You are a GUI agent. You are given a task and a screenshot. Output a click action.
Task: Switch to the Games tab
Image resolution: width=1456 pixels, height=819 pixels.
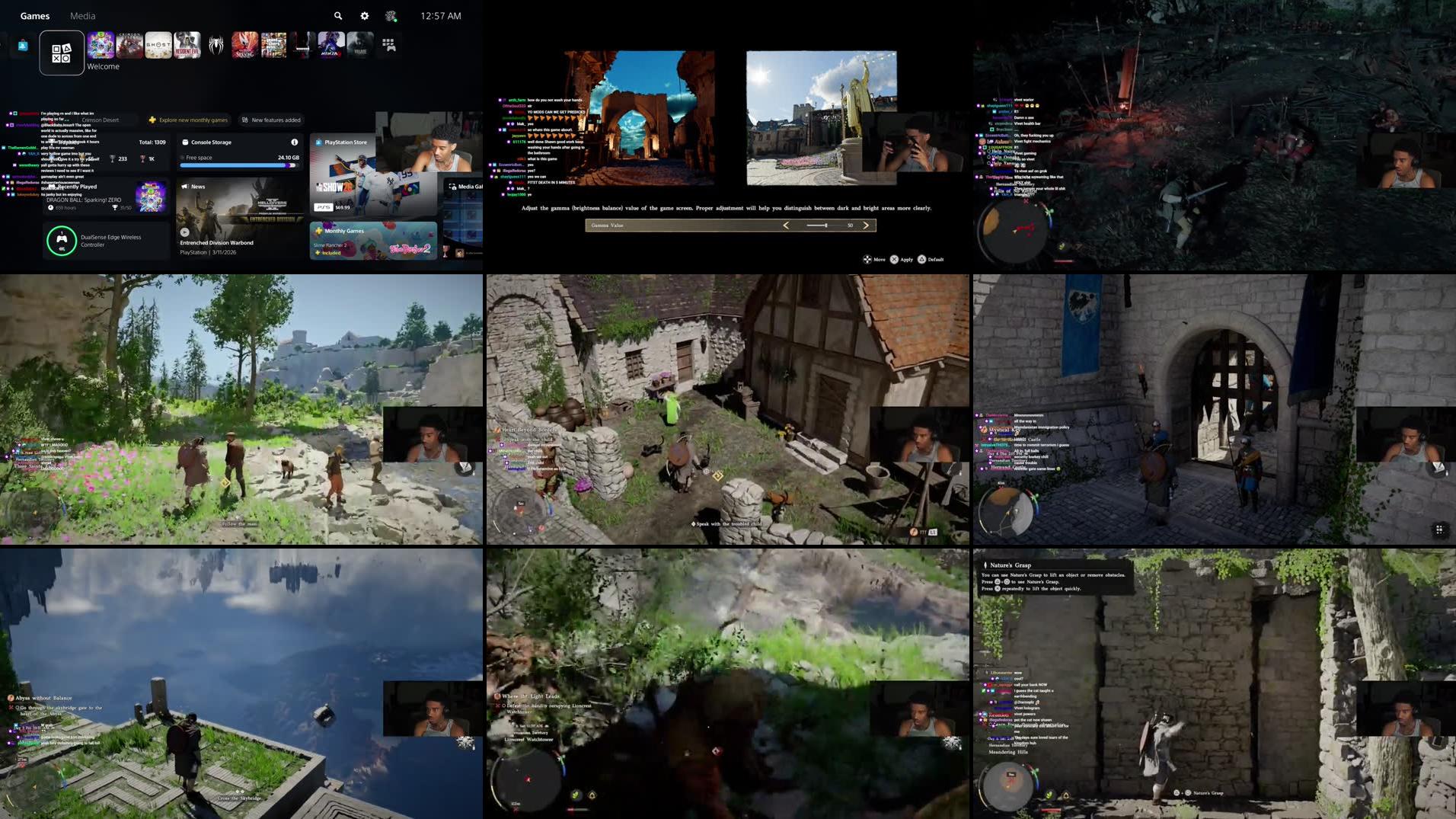(x=34, y=16)
